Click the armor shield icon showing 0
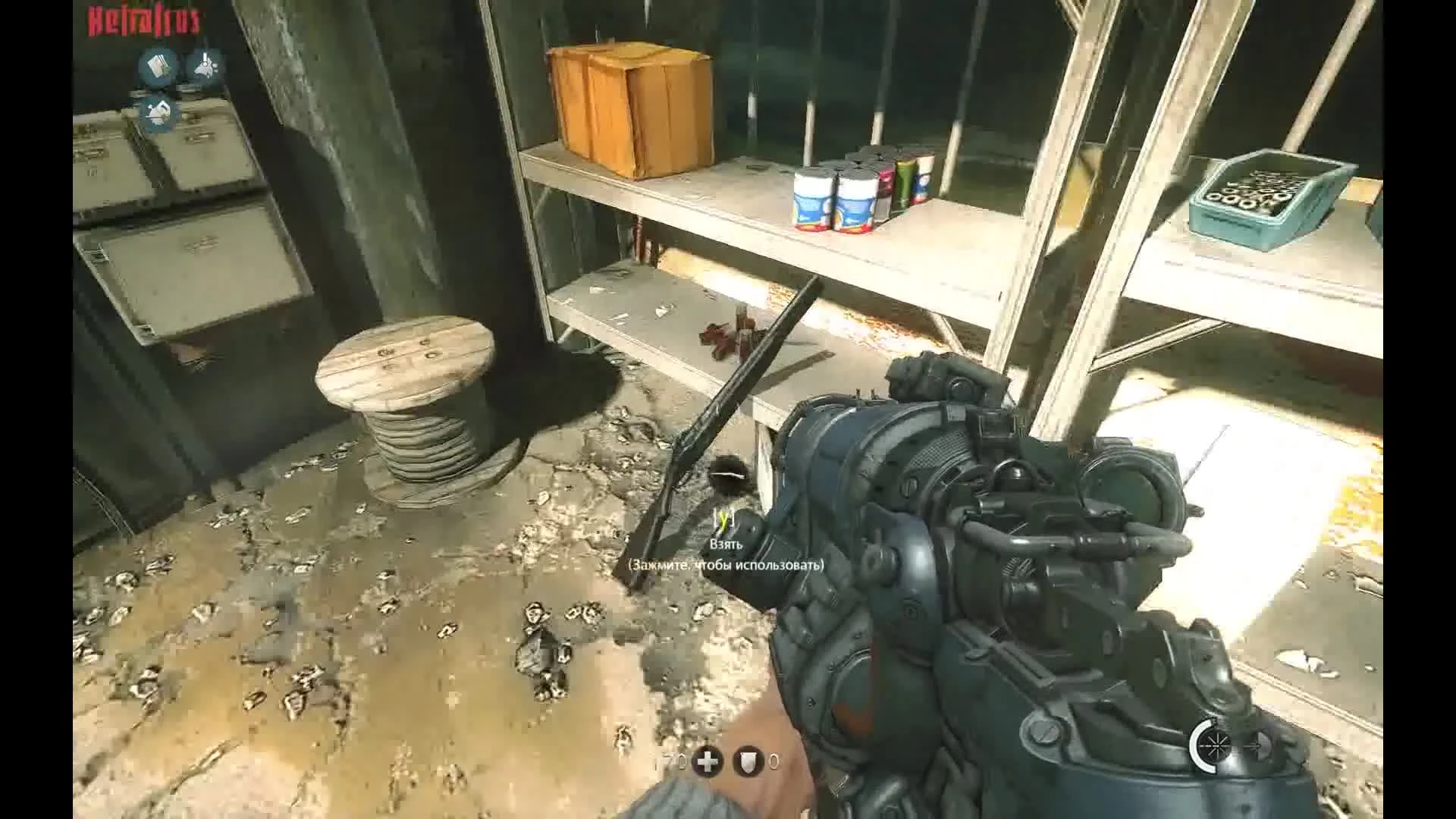The height and width of the screenshot is (819, 1456). pyautogui.click(x=748, y=761)
